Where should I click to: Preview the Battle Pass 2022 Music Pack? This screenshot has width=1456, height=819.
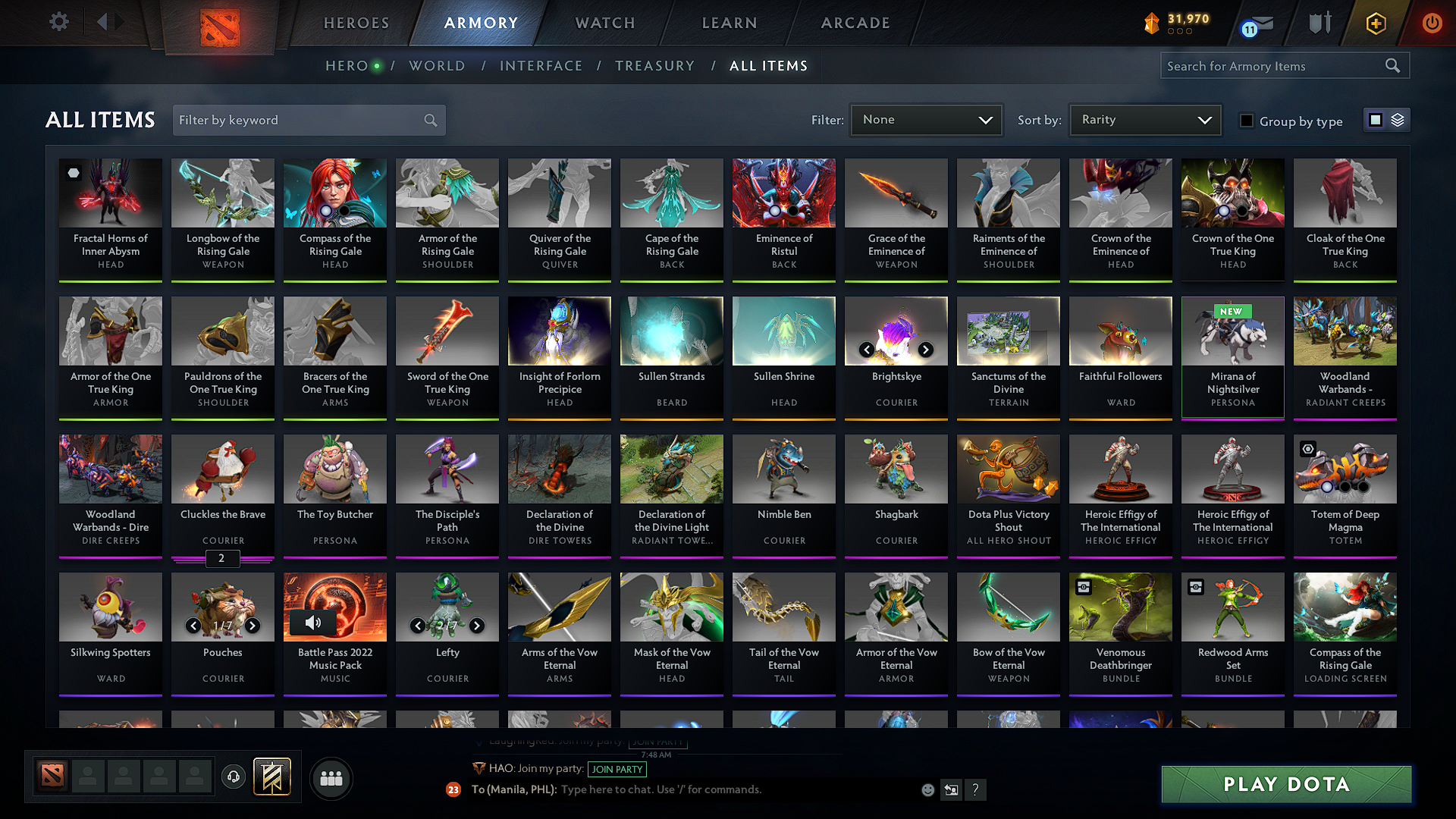312,623
